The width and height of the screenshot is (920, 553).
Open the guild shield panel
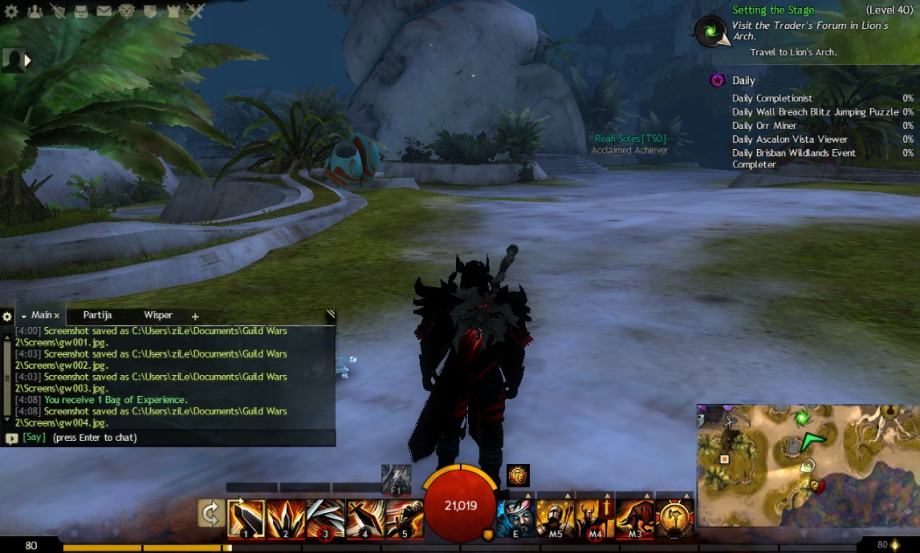150,12
